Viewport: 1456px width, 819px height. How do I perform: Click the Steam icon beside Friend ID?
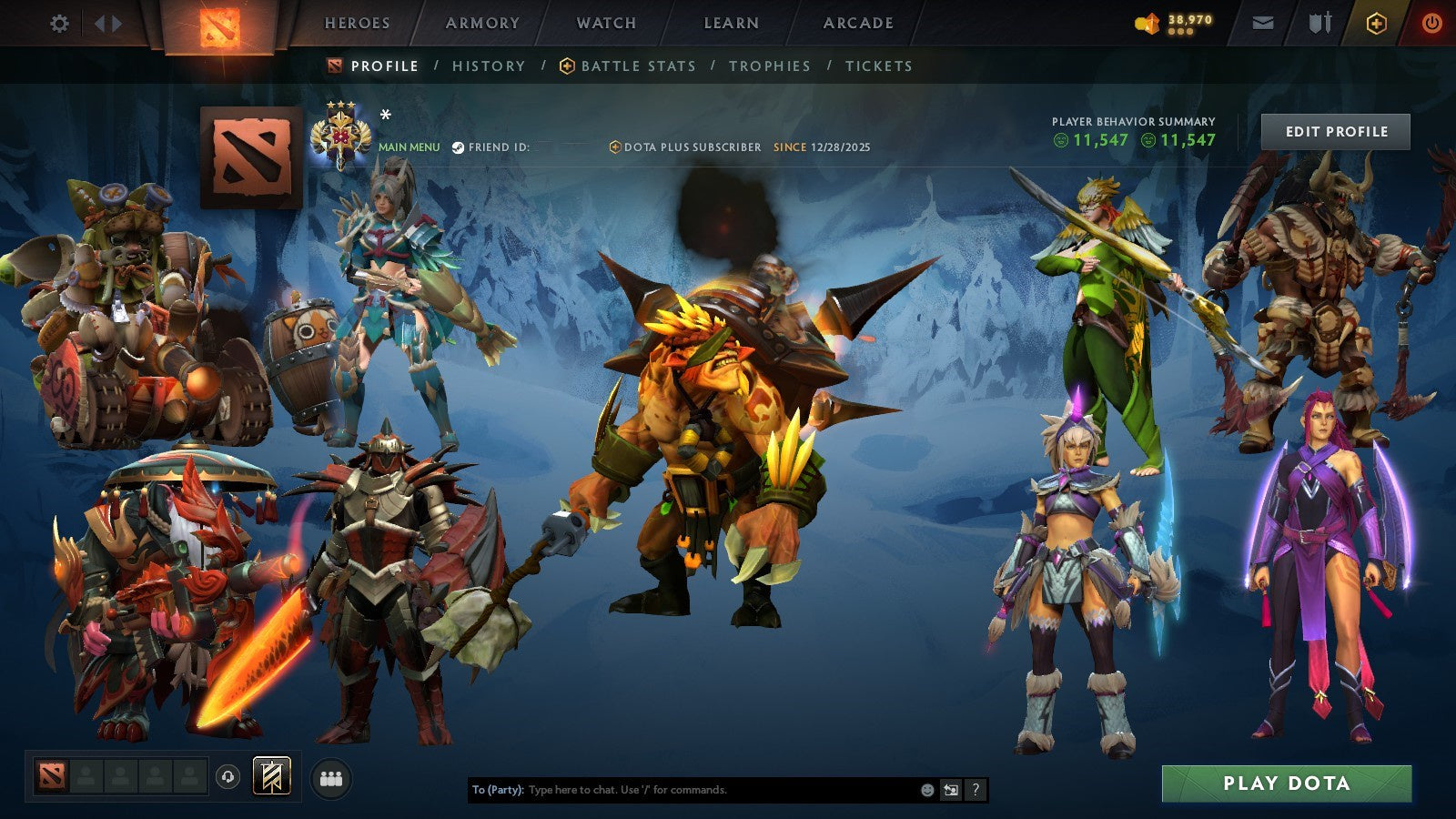pos(458,146)
